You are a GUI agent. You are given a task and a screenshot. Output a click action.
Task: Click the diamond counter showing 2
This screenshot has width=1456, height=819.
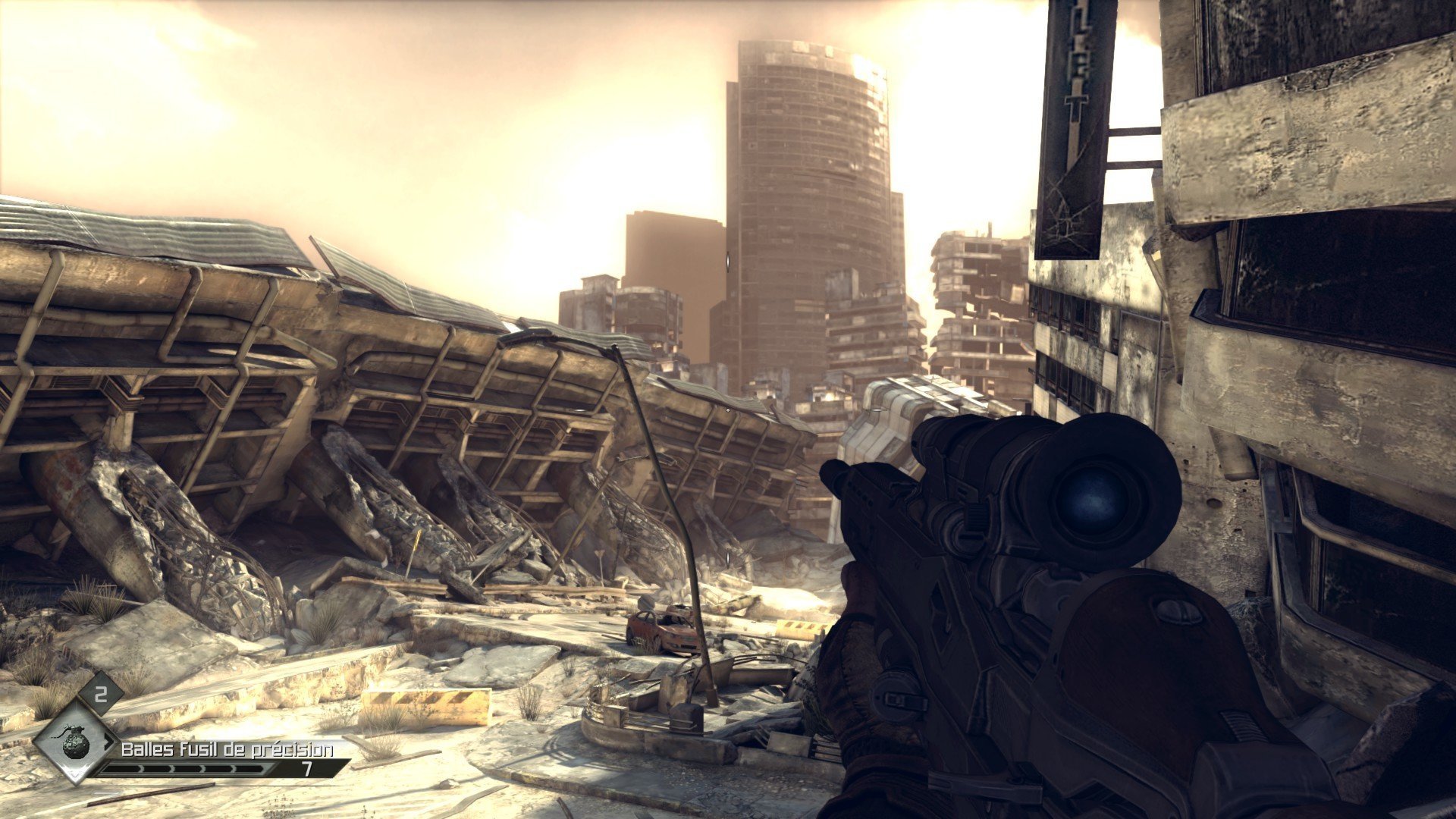tap(100, 695)
